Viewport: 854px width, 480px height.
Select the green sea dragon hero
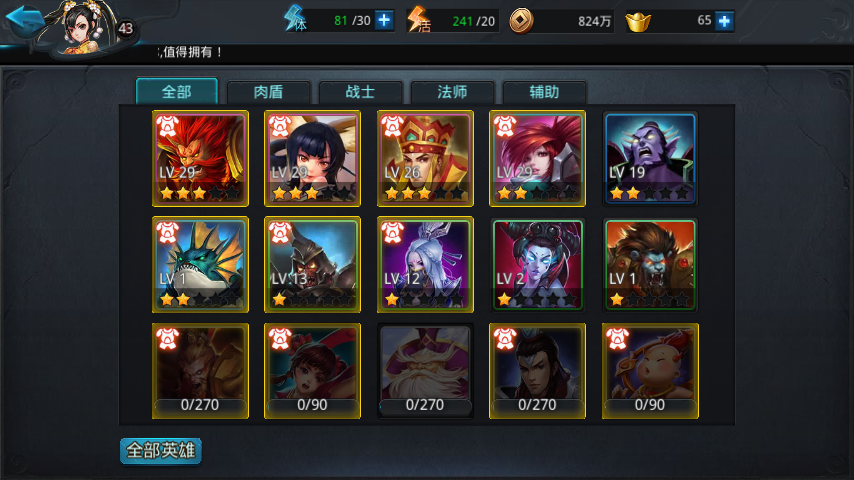(x=200, y=265)
